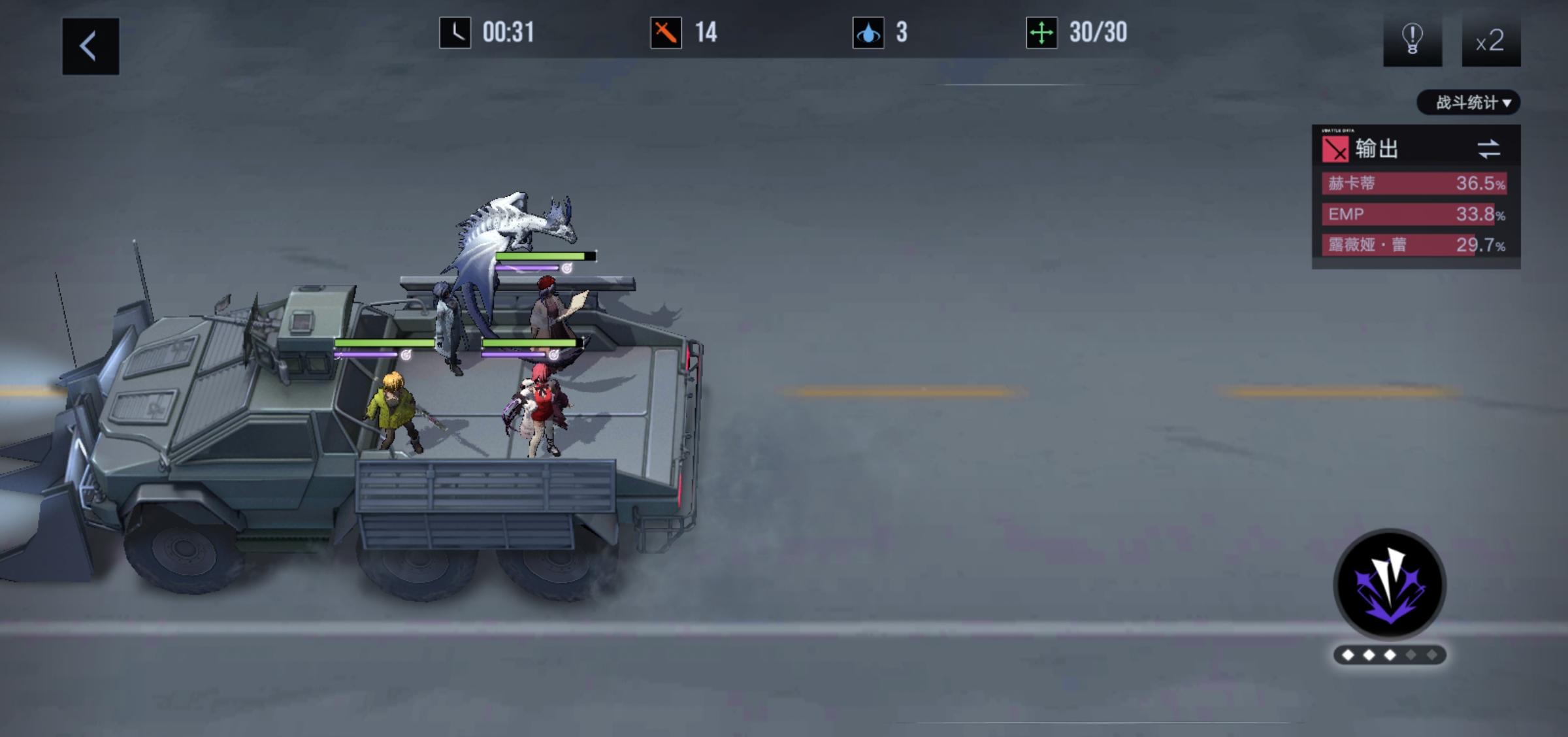Viewport: 1568px width, 737px height.
Task: Collapse the 战斗统计 dropdown
Action: pyautogui.click(x=1467, y=103)
